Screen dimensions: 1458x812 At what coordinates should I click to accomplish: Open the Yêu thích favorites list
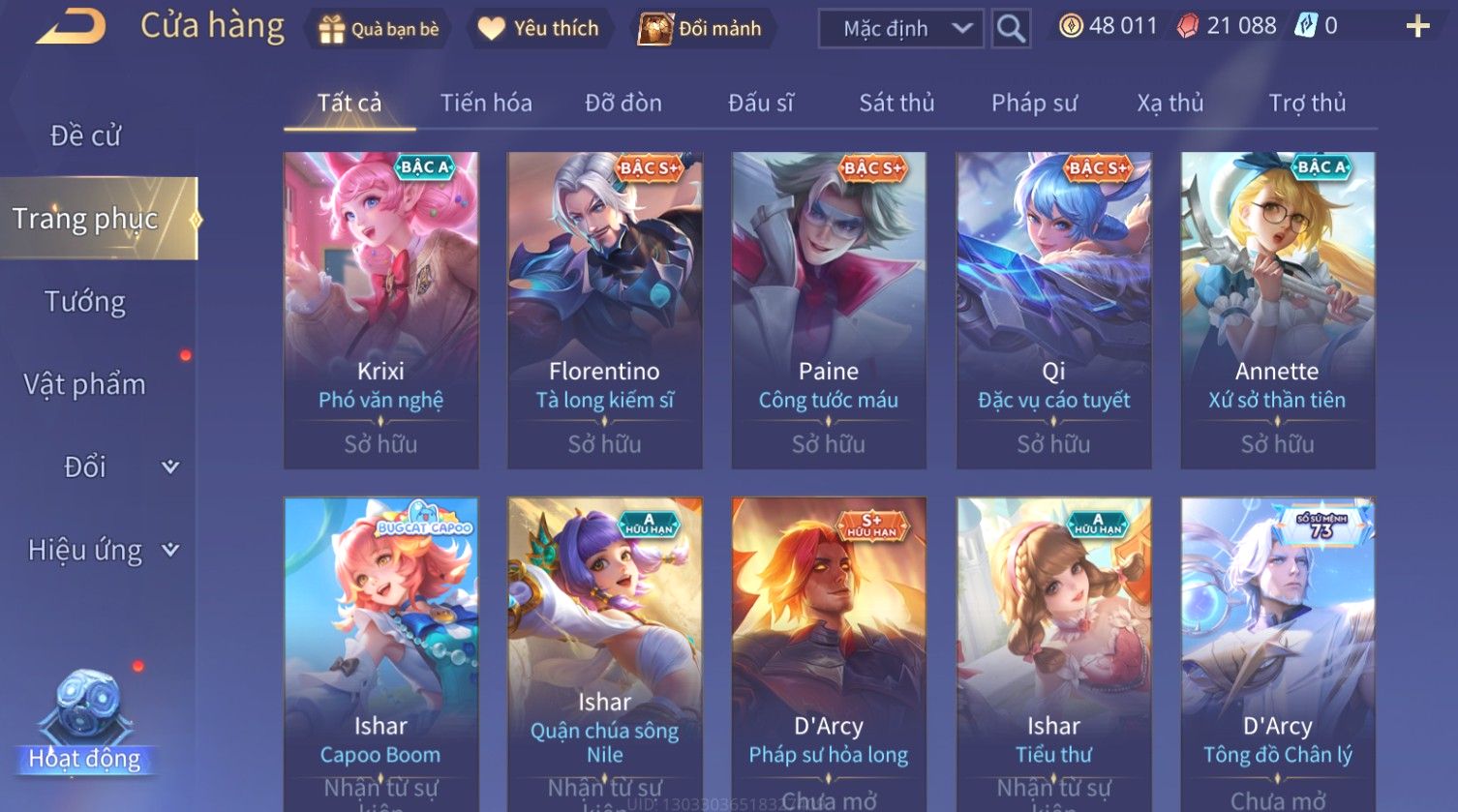[538, 29]
